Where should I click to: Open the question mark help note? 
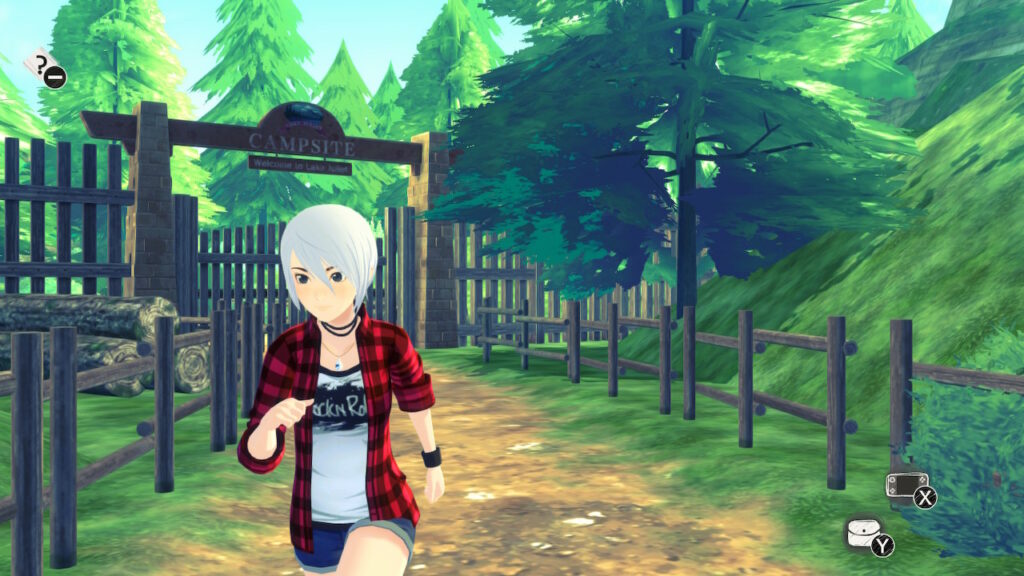(x=41, y=67)
